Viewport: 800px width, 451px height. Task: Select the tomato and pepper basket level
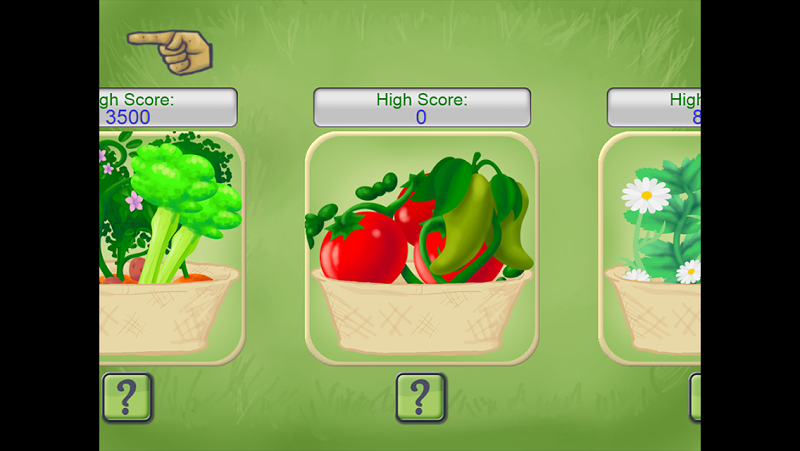(x=421, y=247)
